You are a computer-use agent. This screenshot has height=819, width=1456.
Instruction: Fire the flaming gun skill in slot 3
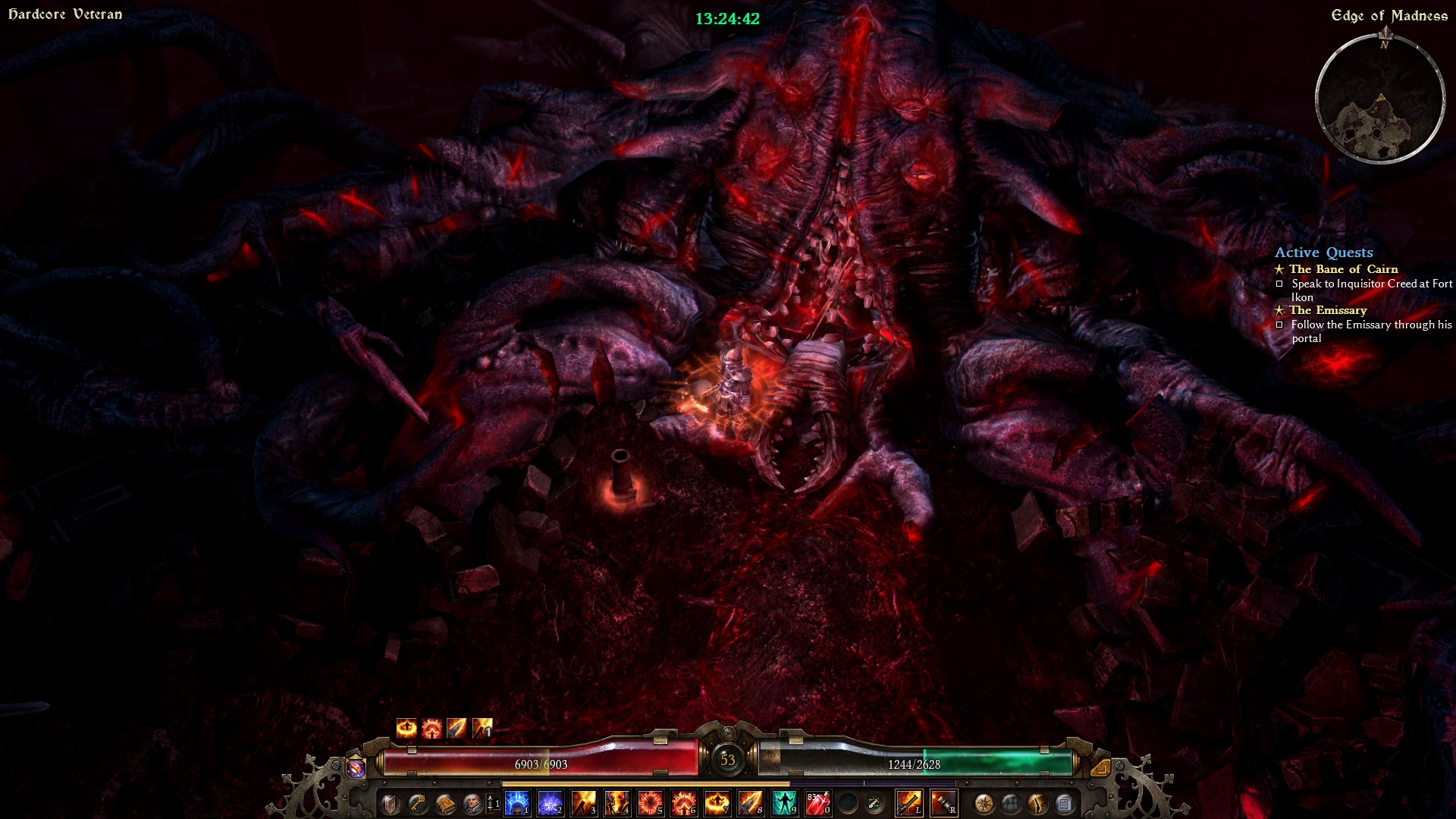[x=584, y=802]
